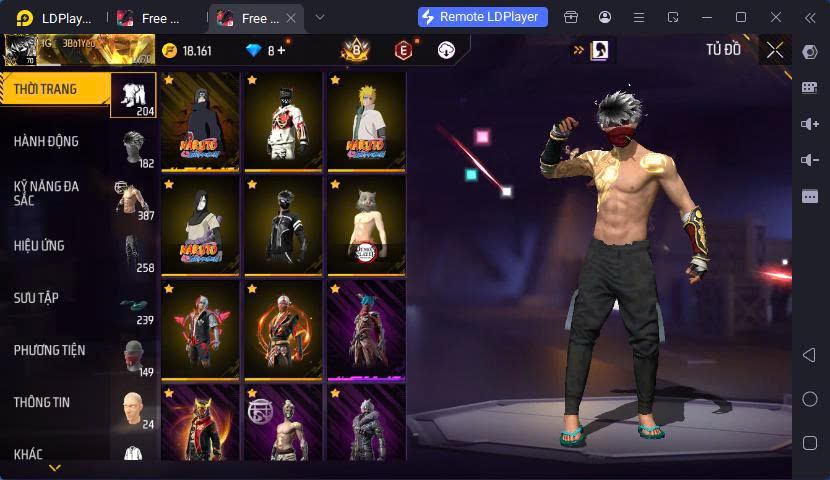
Task: Close the Tủ Đồ wardrobe screen
Action: tap(775, 50)
